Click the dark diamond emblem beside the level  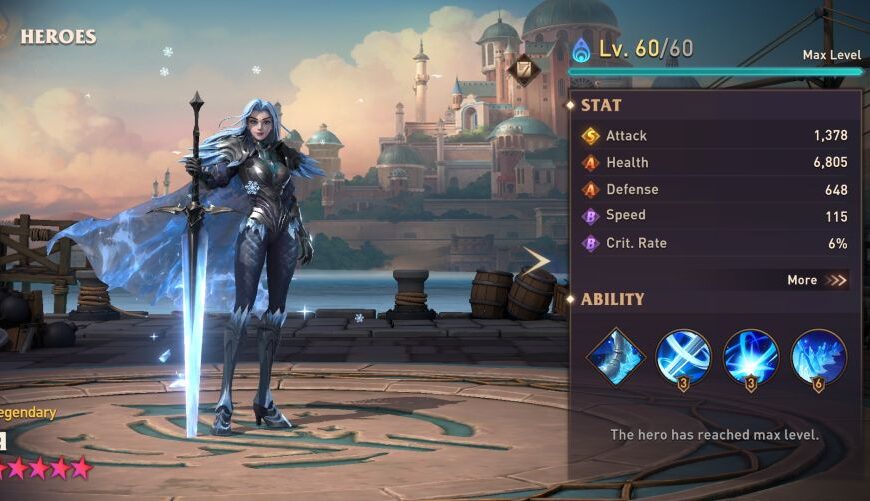pyautogui.click(x=523, y=69)
